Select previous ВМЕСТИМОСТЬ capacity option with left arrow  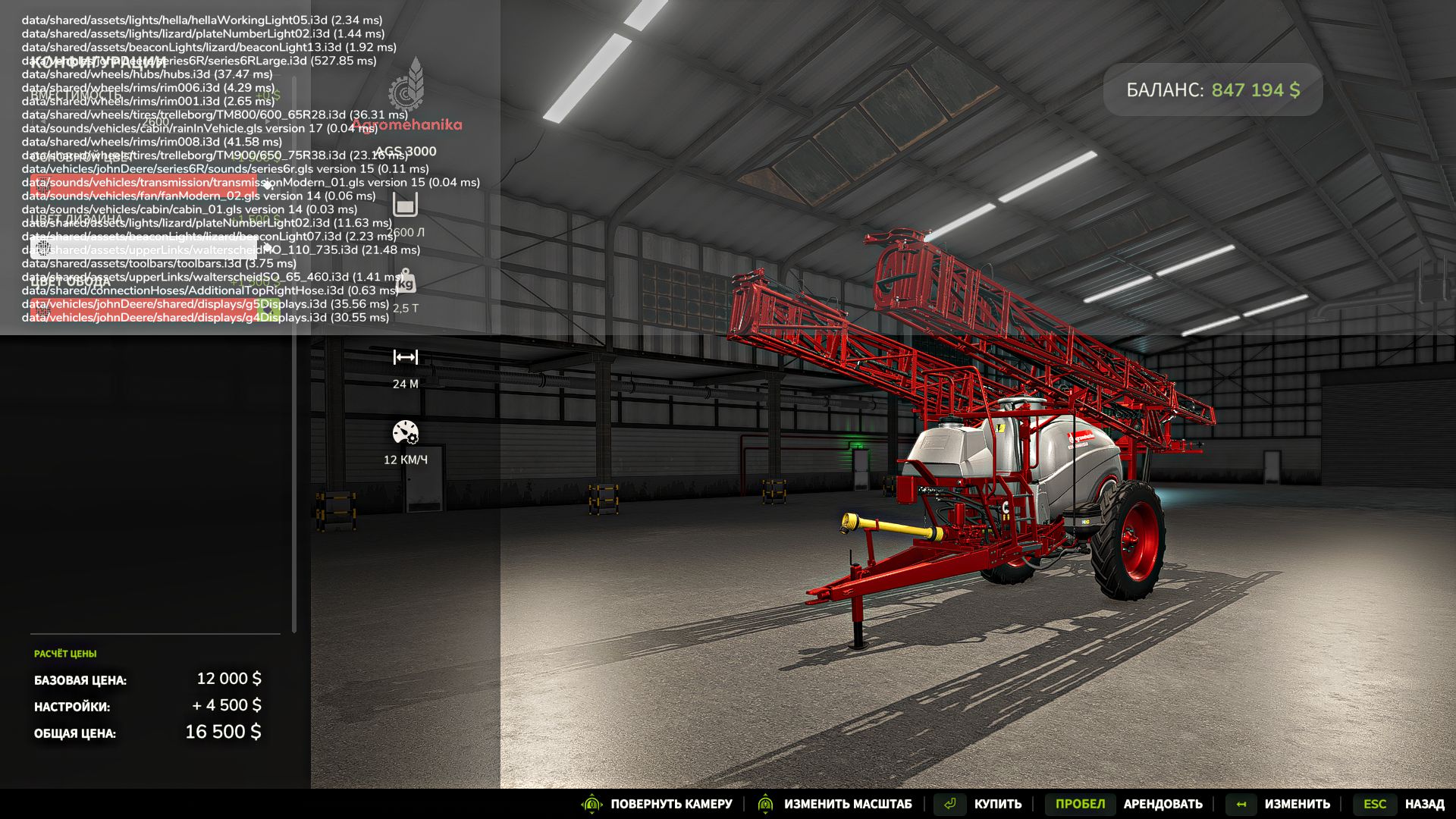[x=42, y=121]
